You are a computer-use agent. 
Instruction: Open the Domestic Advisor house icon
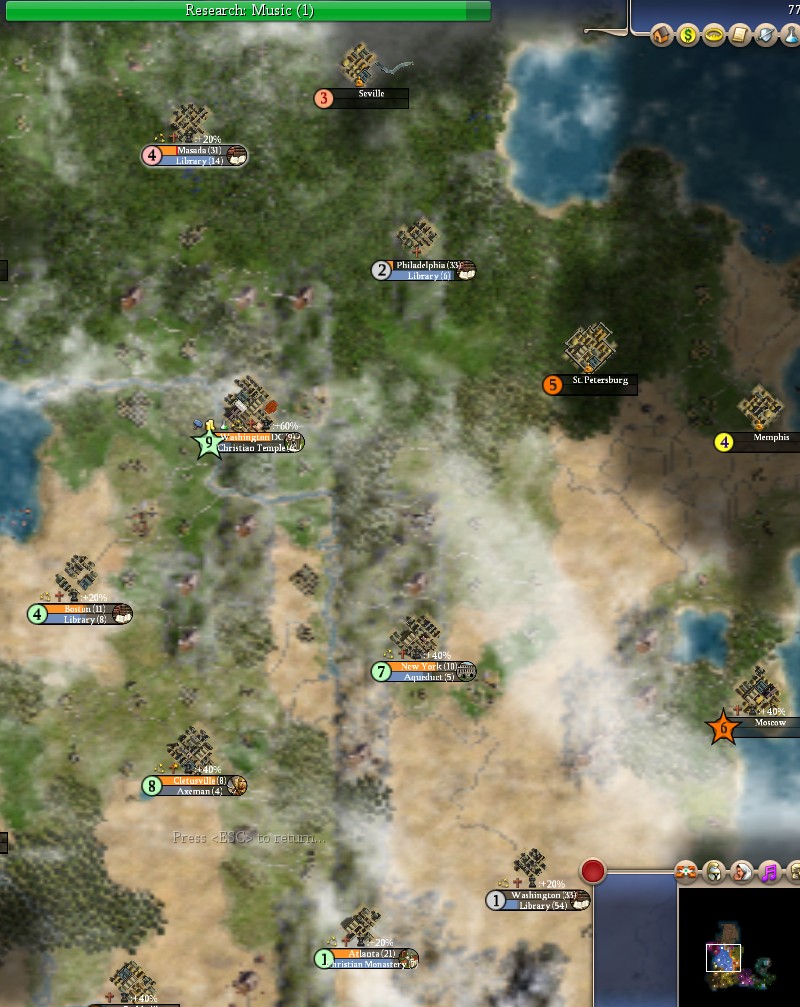(x=661, y=36)
